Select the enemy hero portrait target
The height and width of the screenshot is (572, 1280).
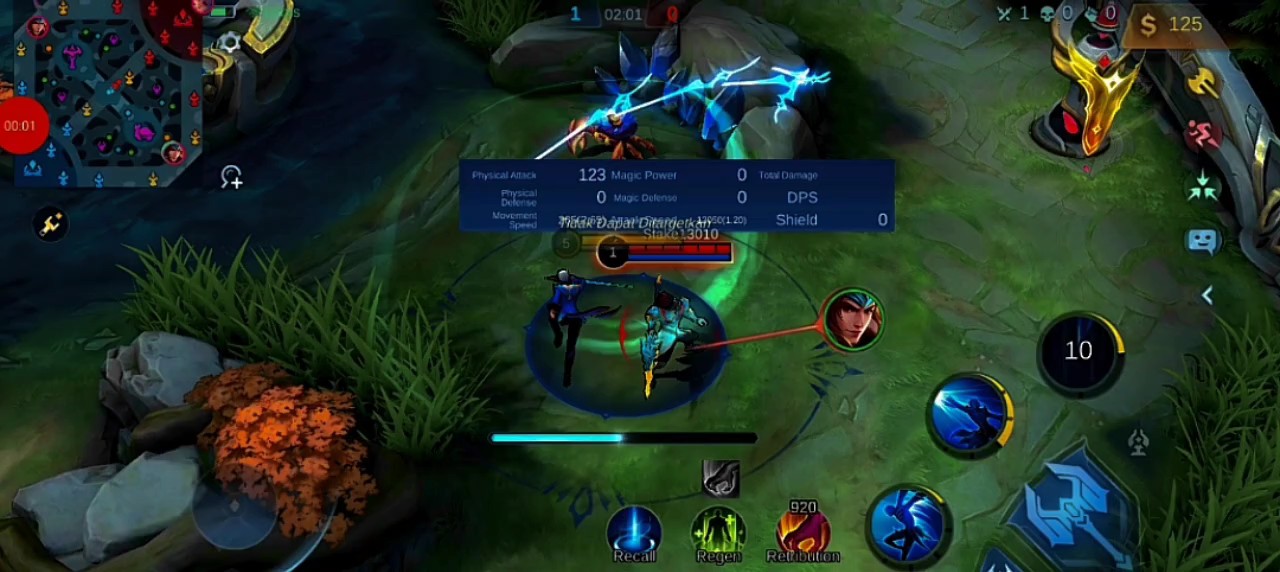[852, 320]
